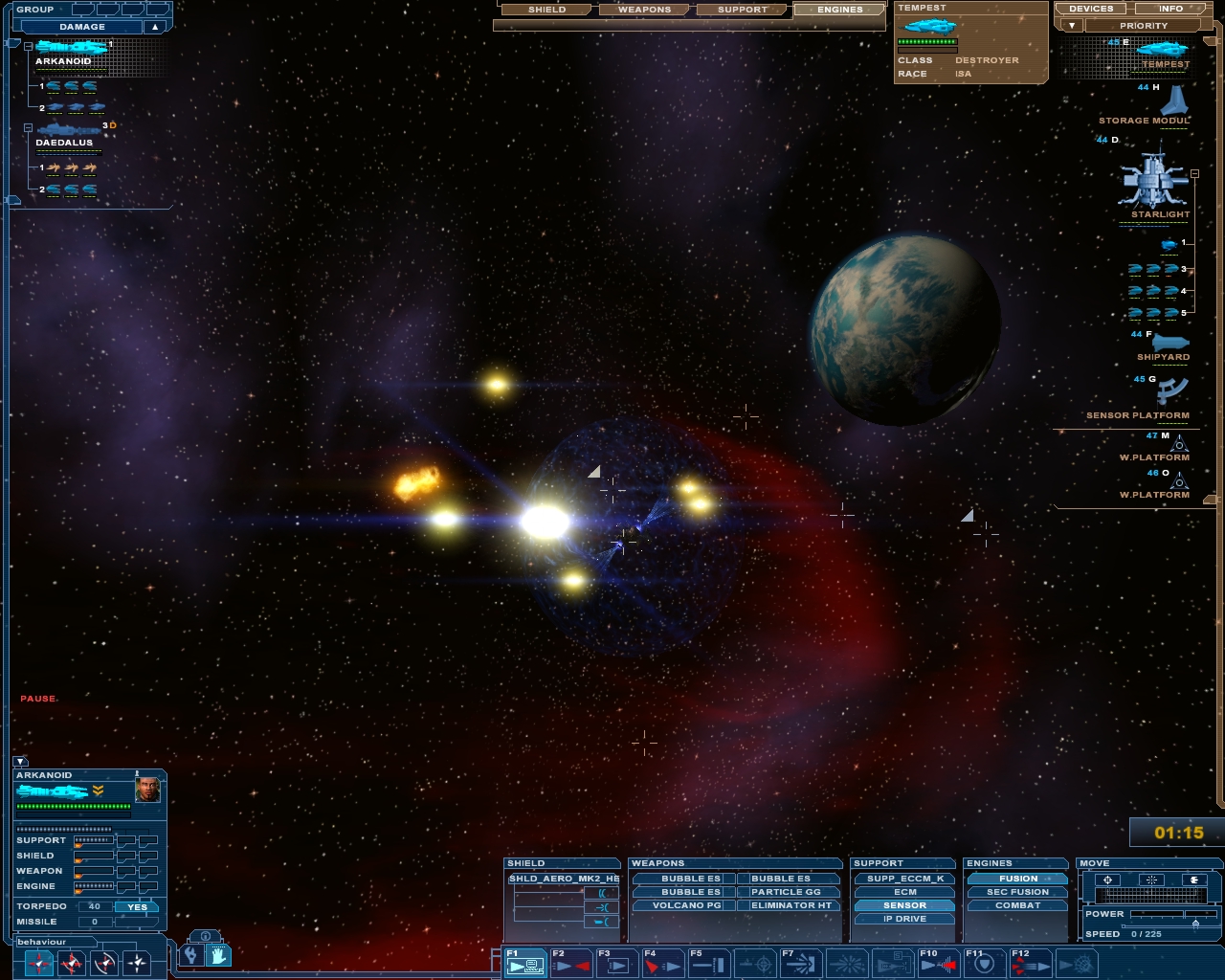The height and width of the screenshot is (980, 1225).
Task: Show enemy Info panel
Action: coord(1170,9)
